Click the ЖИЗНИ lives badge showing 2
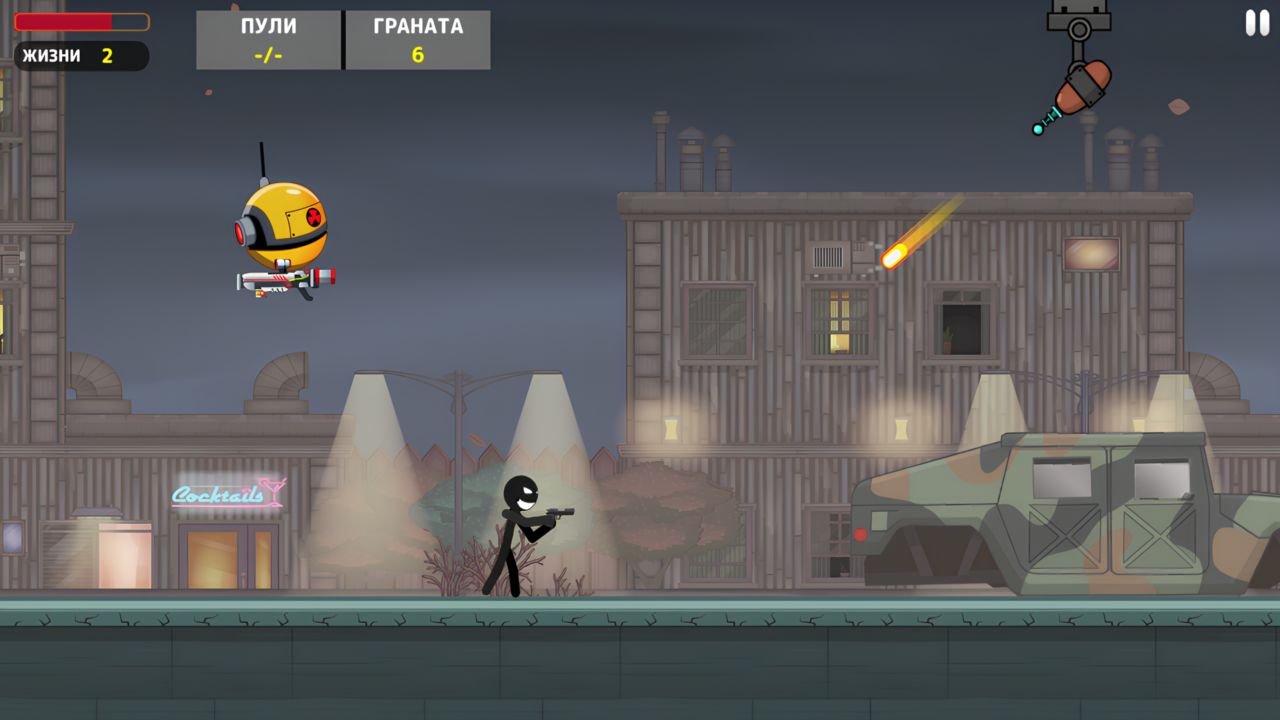The image size is (1280, 720). 80,57
